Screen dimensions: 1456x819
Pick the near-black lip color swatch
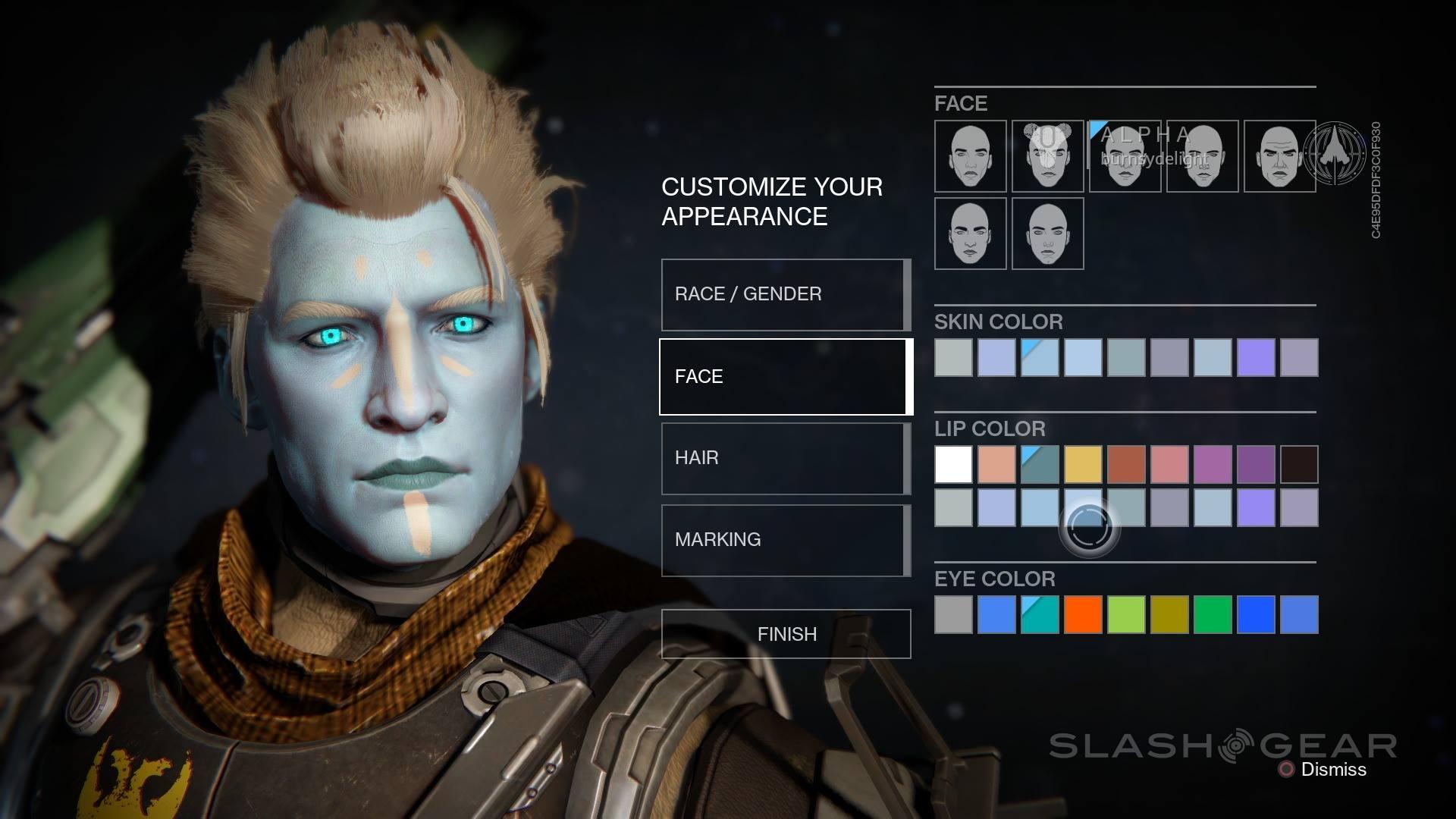pos(1299,464)
